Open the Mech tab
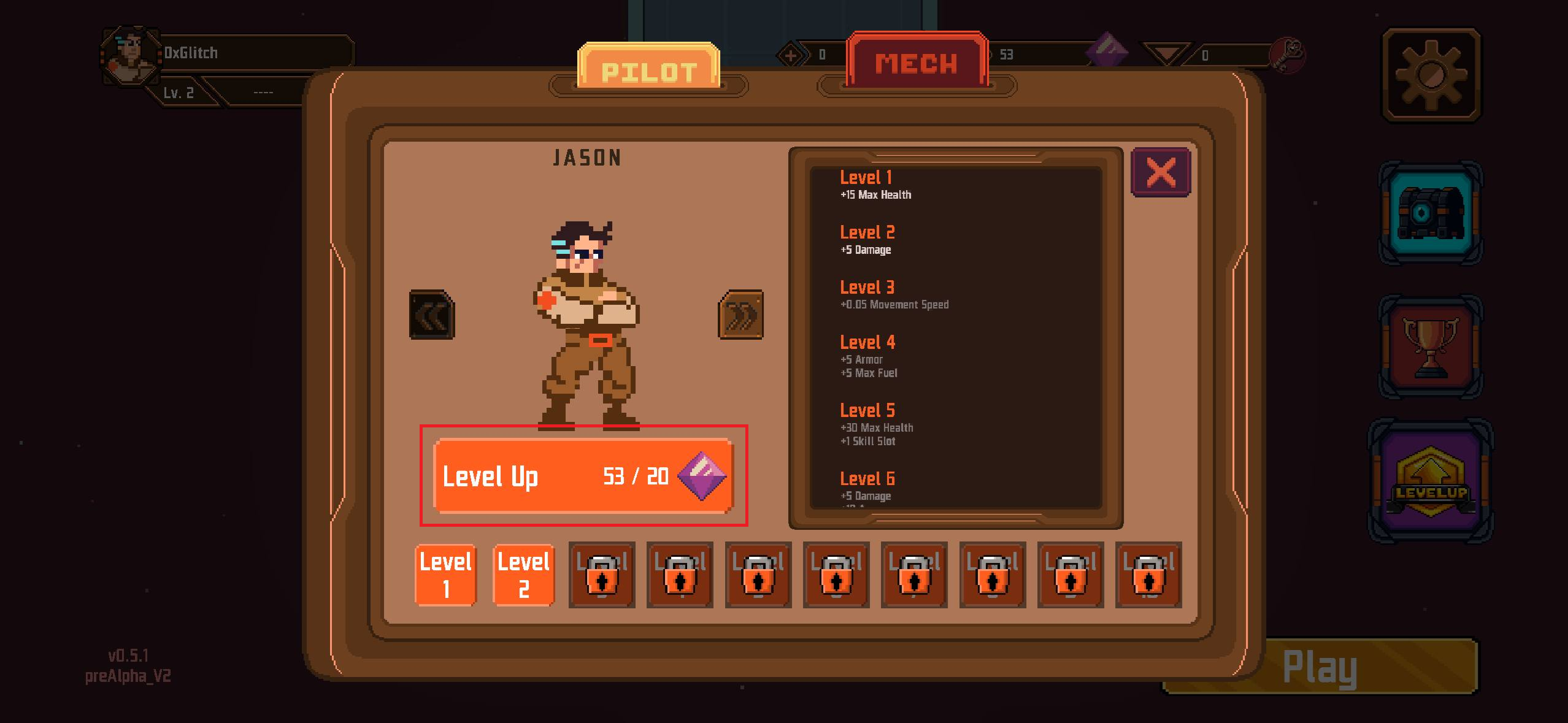This screenshot has width=1568, height=723. (917, 62)
